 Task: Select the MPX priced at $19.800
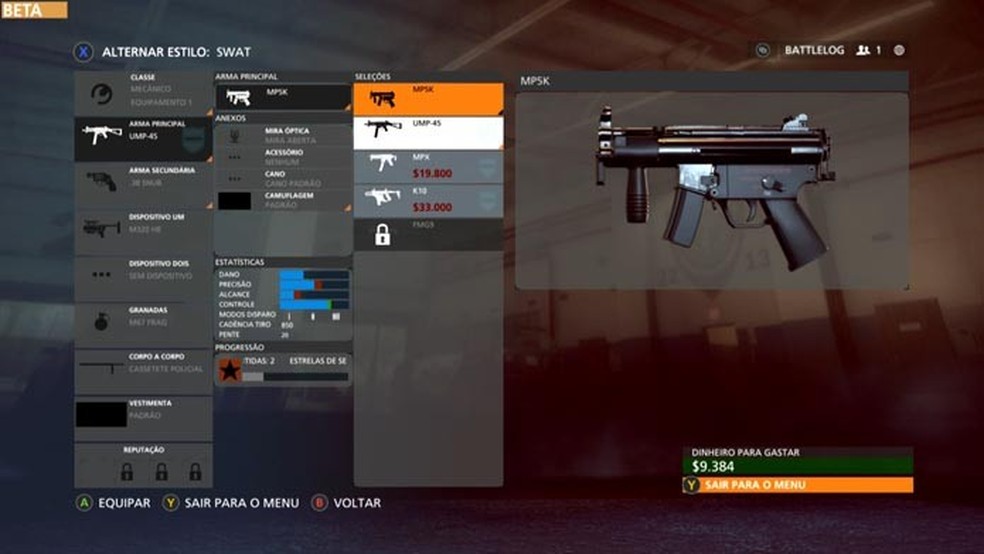coord(428,166)
